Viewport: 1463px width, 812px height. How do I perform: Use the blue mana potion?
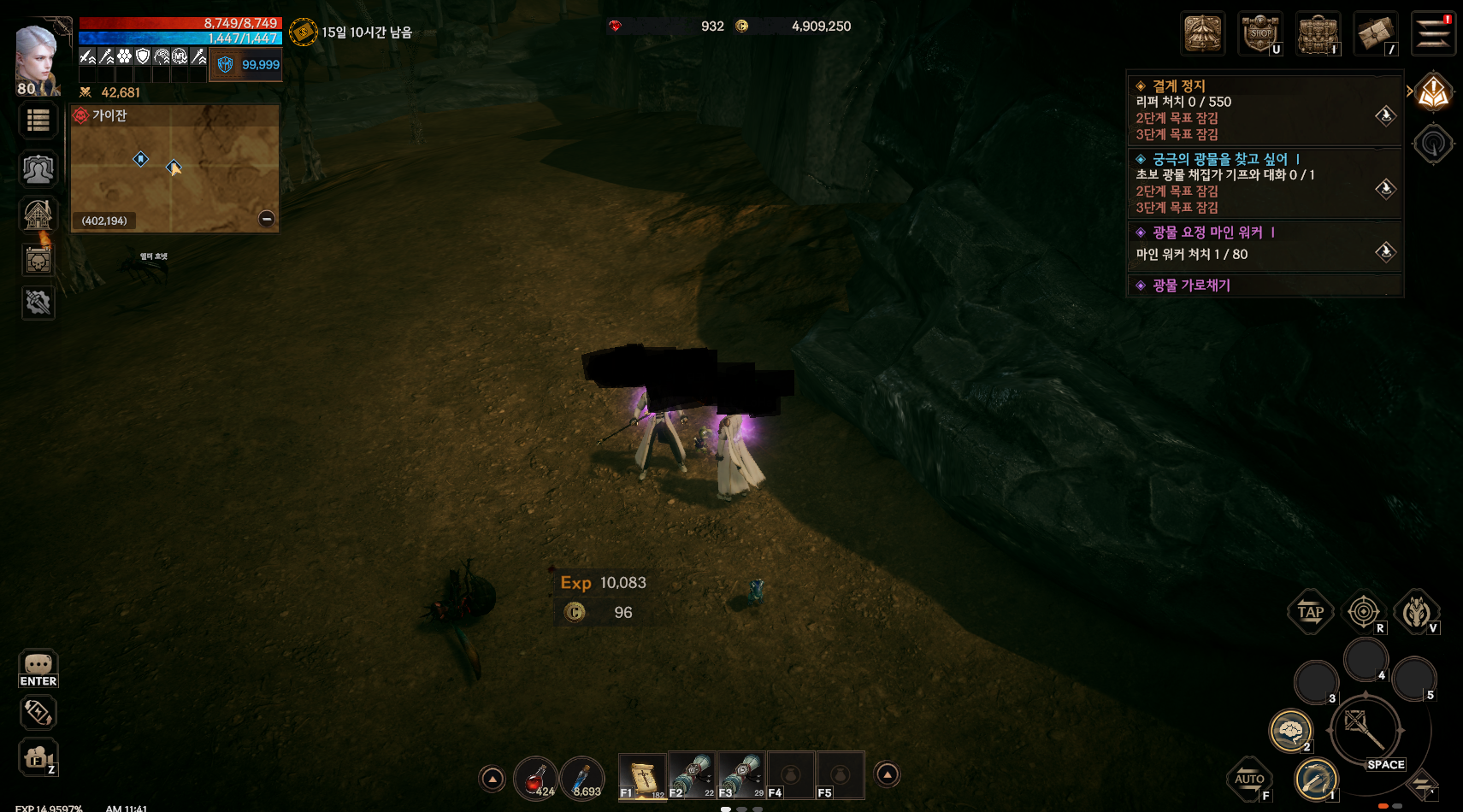coord(582,777)
